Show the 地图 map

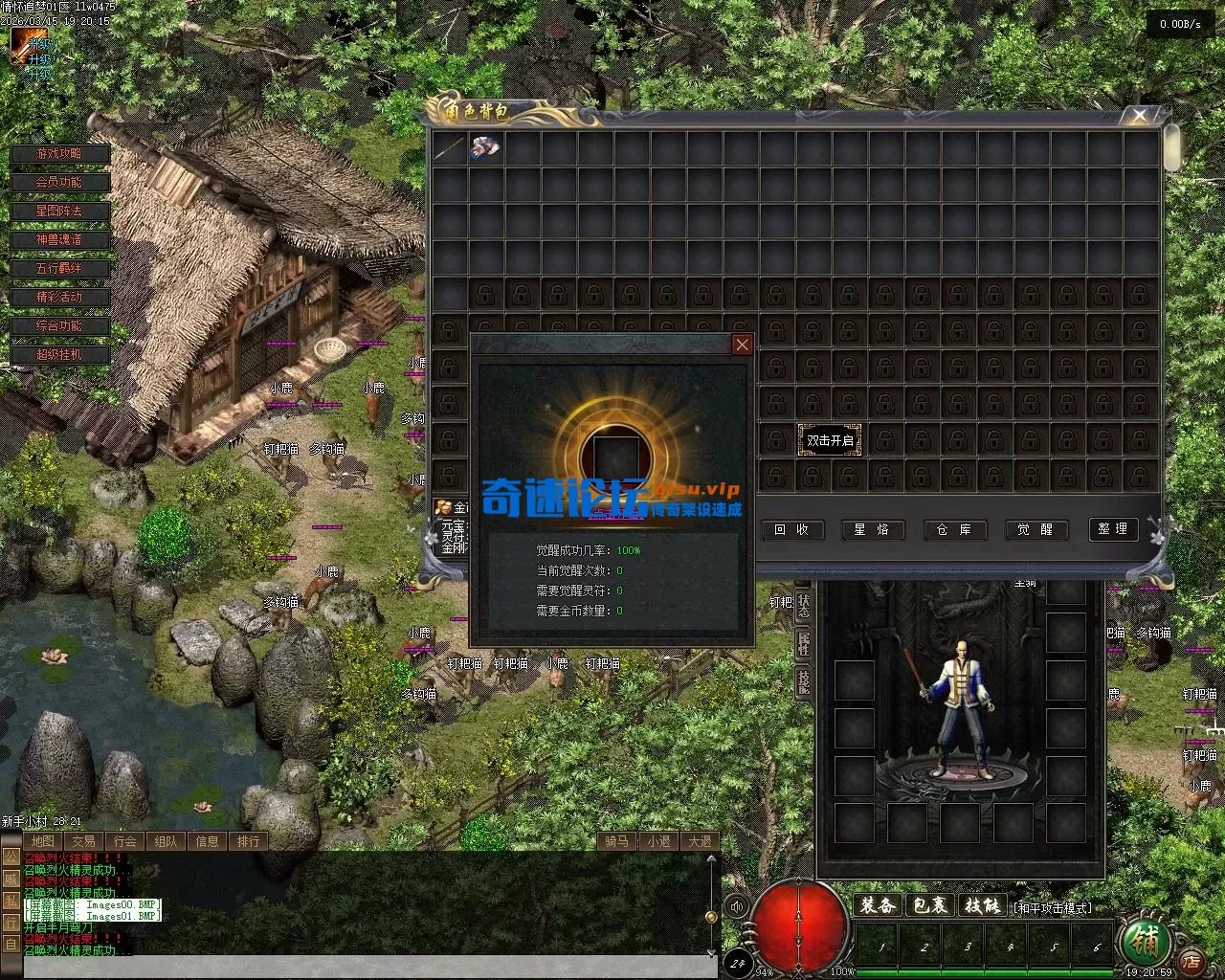pos(42,841)
